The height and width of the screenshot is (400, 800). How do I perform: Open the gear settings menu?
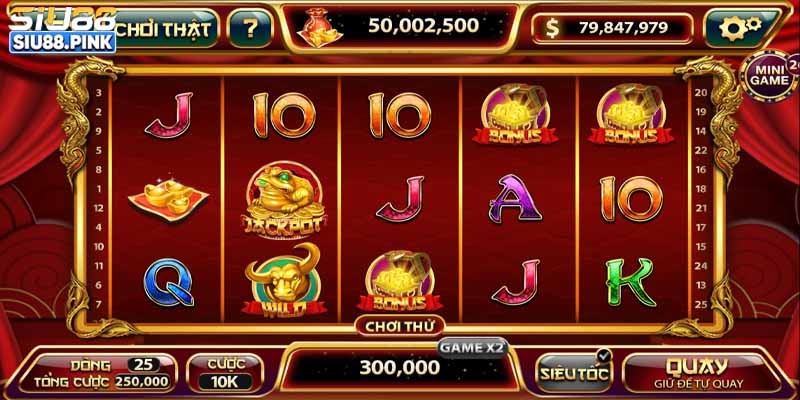point(741,28)
